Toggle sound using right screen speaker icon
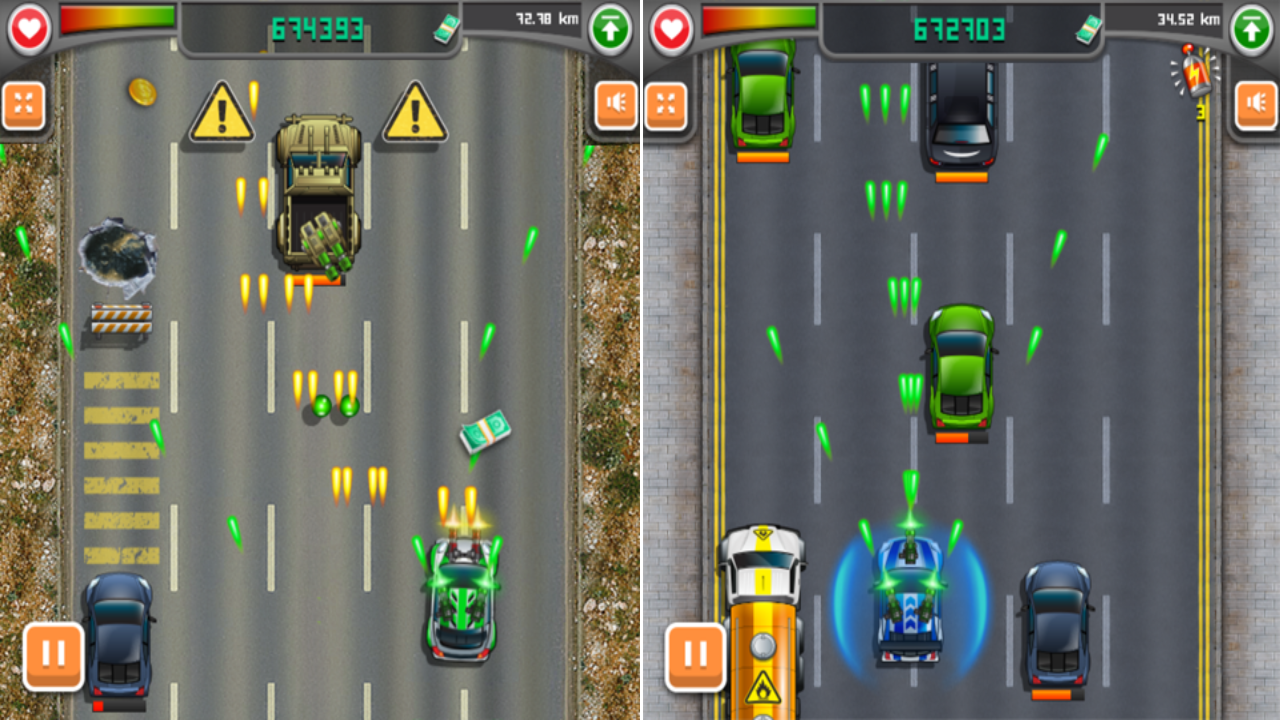Screen dimensions: 1280x720 (x=1255, y=101)
